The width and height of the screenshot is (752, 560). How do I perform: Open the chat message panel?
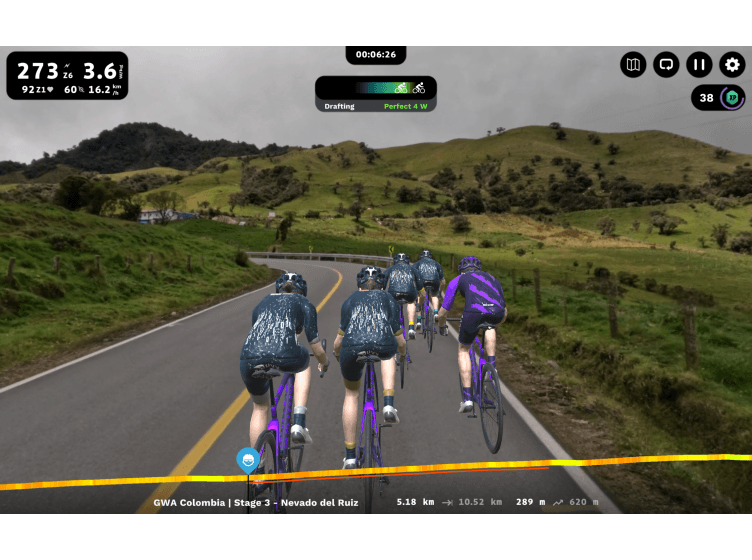[x=666, y=65]
